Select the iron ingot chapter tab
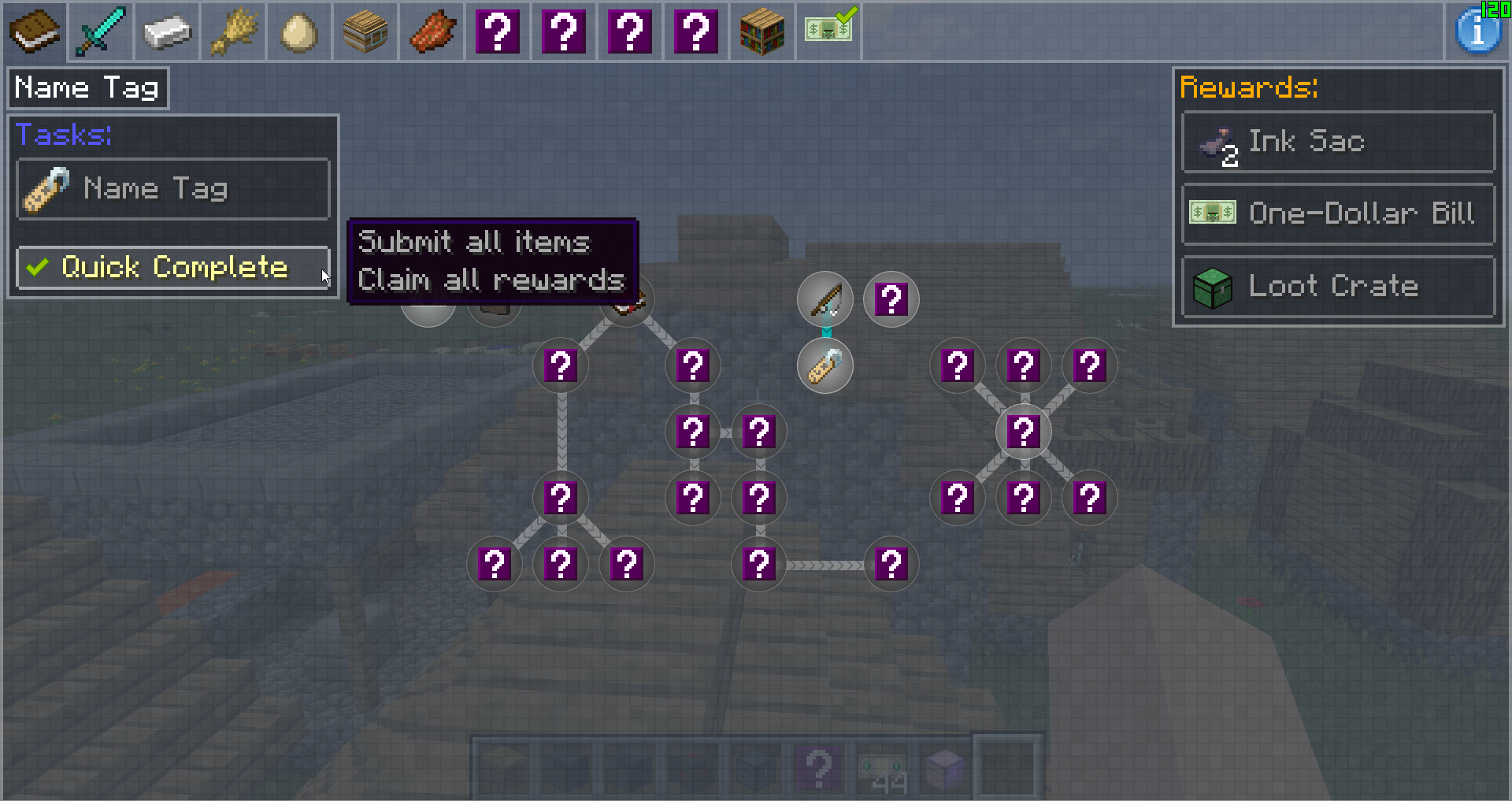The image size is (1512, 801). (166, 32)
